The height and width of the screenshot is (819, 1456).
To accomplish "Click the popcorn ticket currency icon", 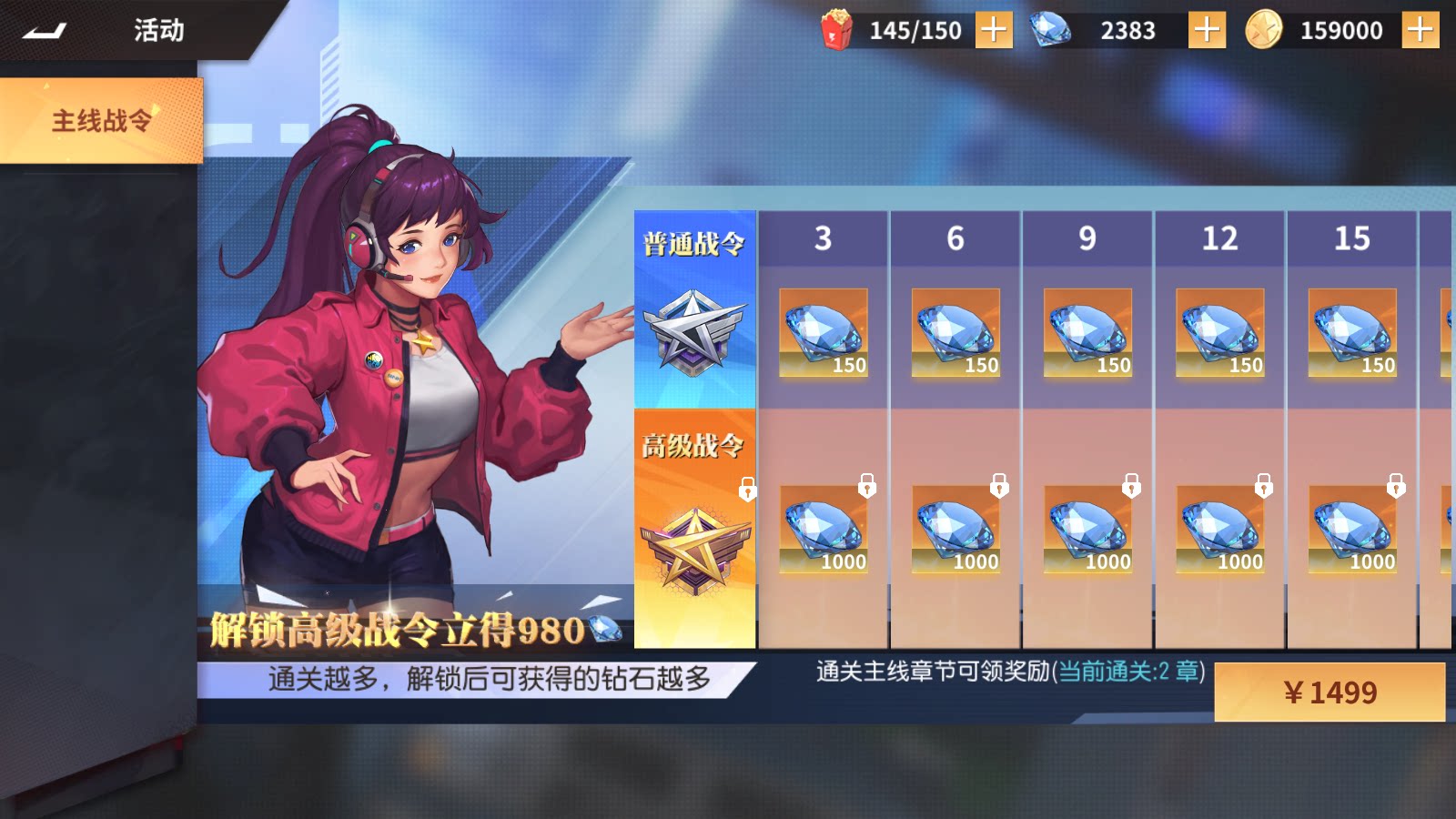I will tap(838, 29).
